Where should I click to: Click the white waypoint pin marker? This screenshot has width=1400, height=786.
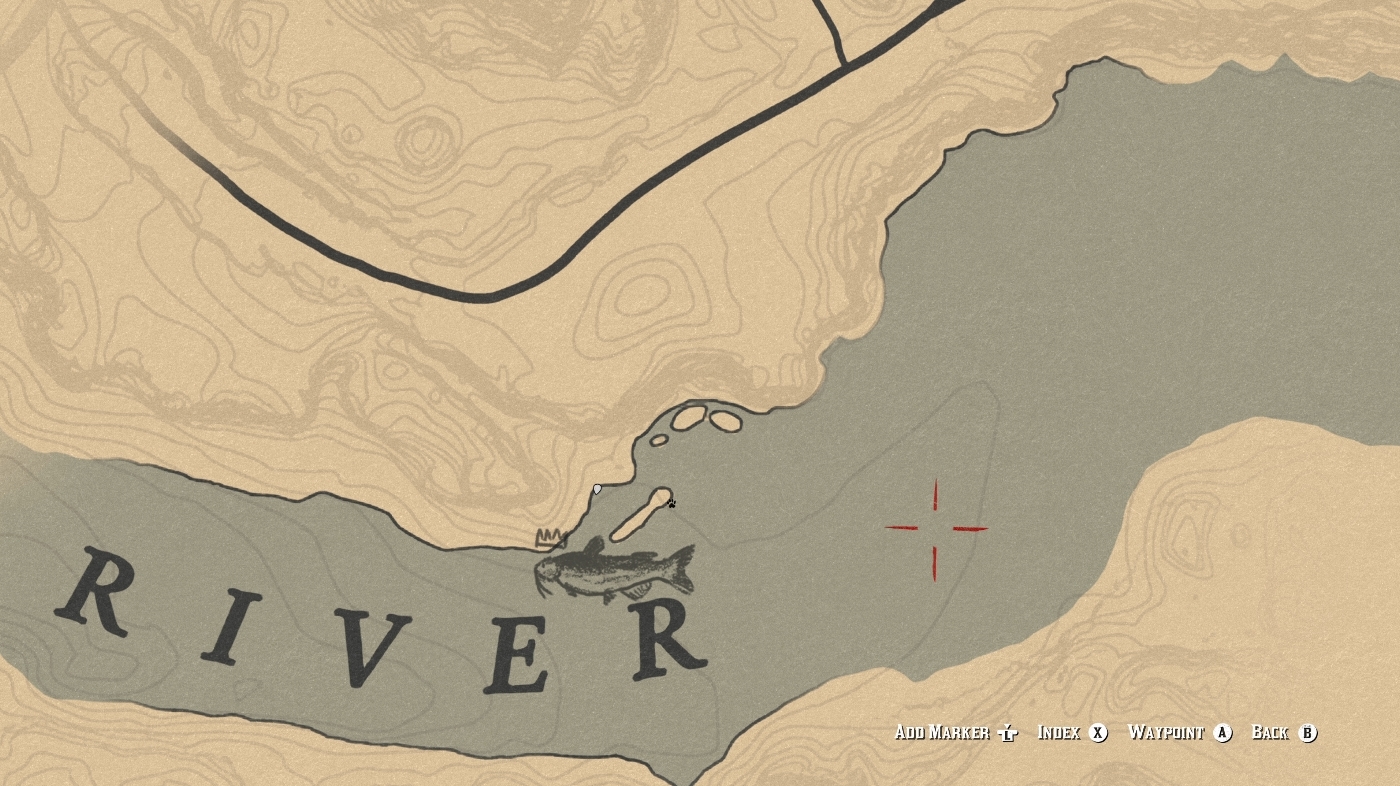[597, 489]
